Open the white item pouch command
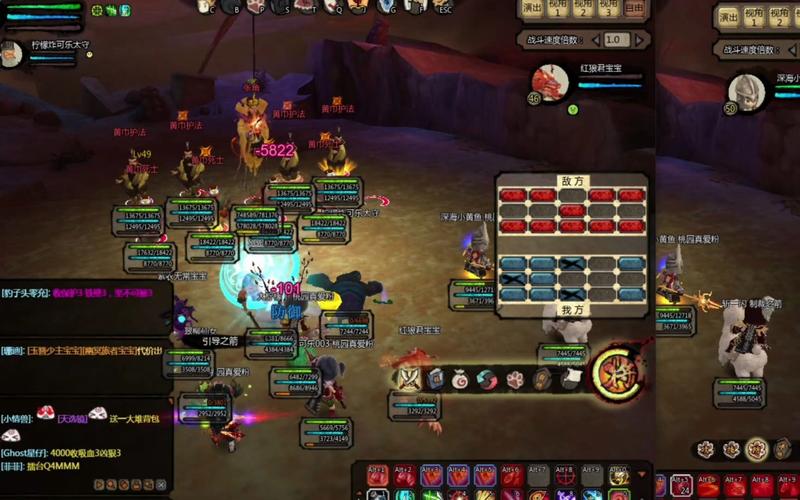The height and width of the screenshot is (500, 800). [461, 378]
